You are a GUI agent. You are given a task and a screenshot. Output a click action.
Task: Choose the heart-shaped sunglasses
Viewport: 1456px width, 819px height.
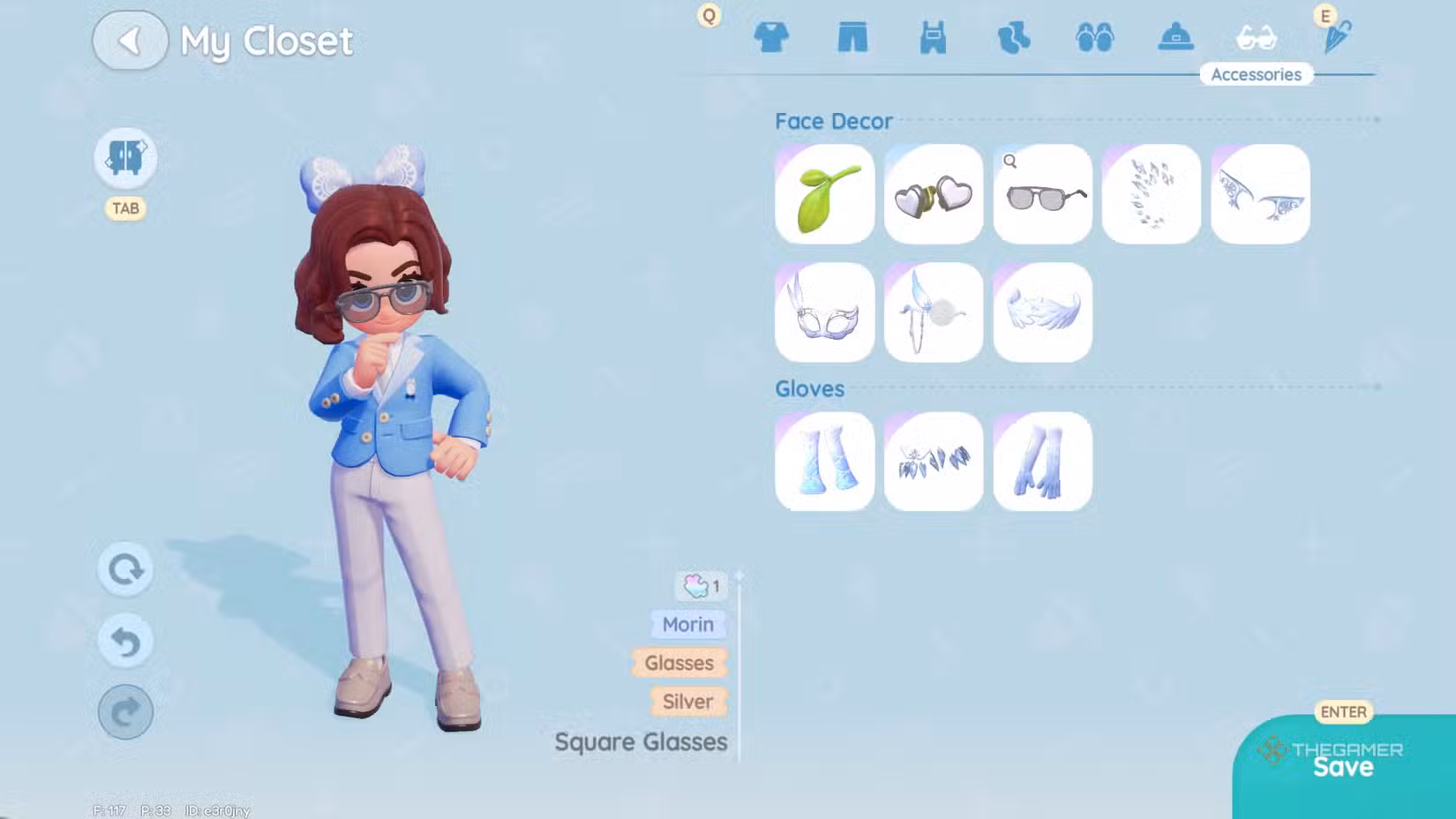pyautogui.click(x=934, y=194)
